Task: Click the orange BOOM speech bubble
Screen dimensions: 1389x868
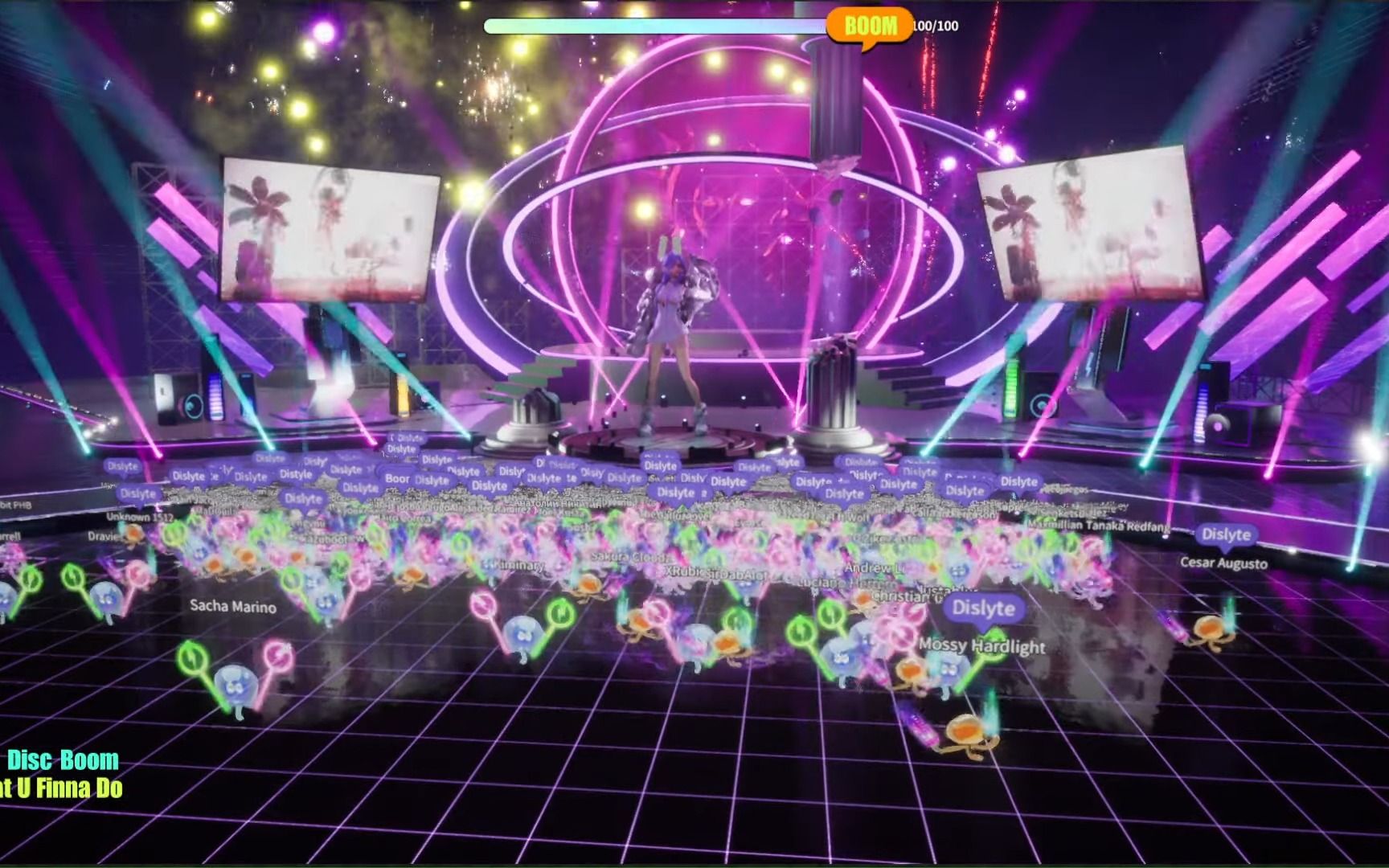Action: tap(871, 24)
